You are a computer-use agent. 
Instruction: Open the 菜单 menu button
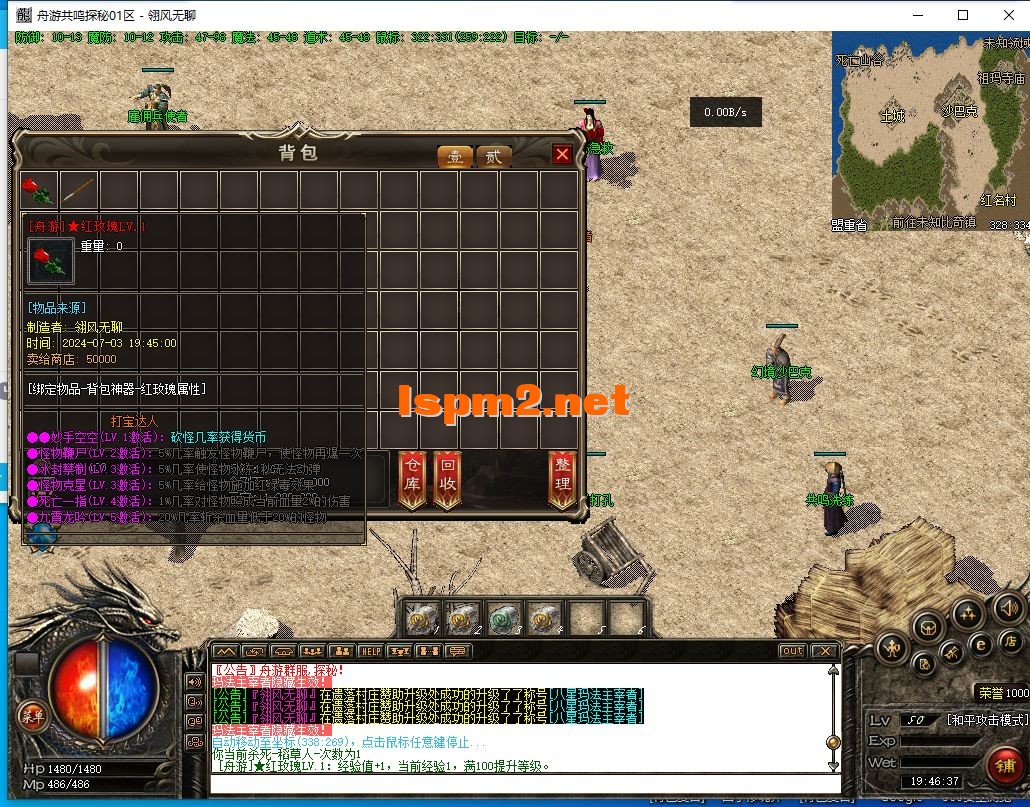(x=32, y=714)
